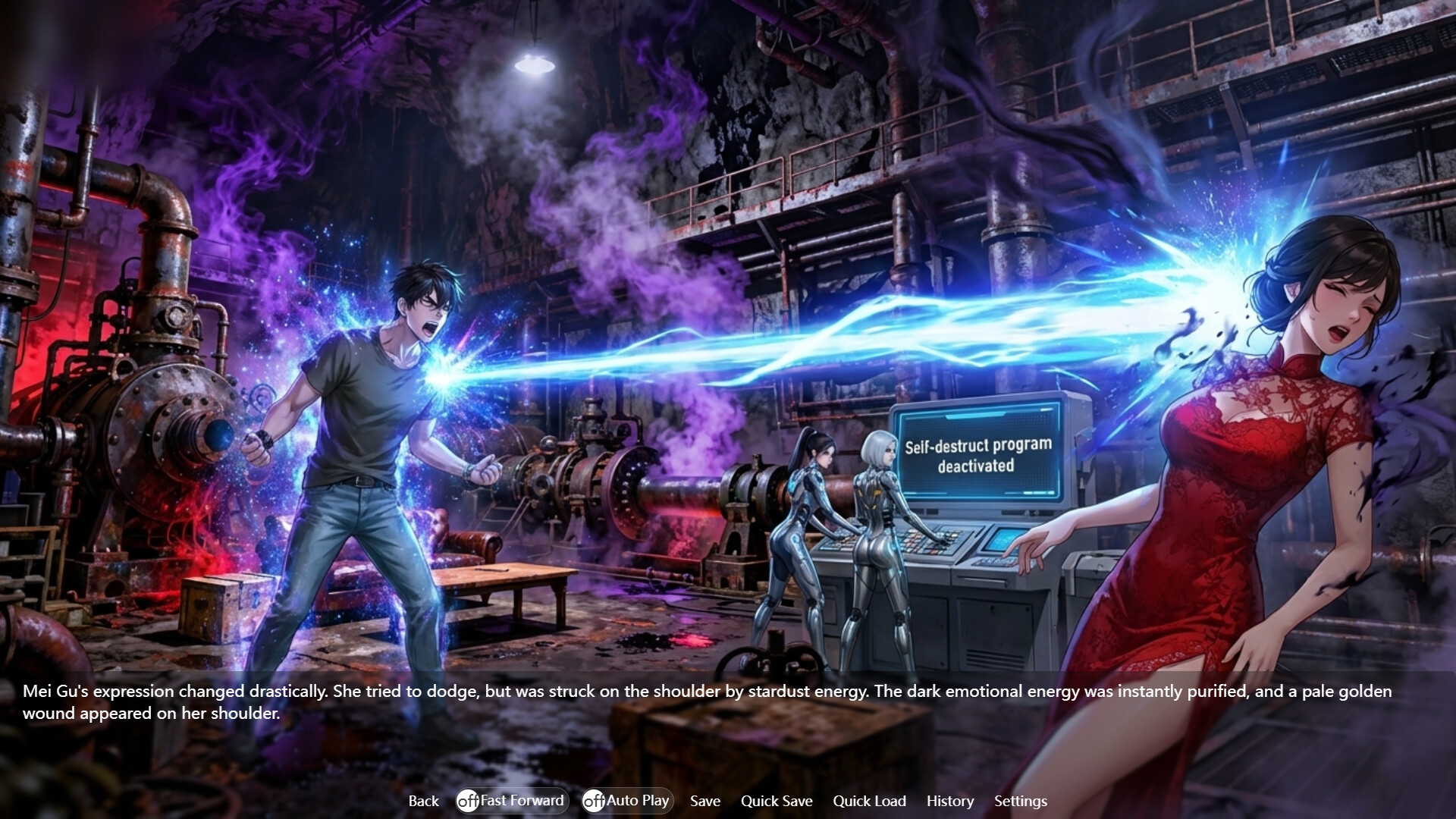Toggle the 'off' switch on Auto Play

(x=593, y=800)
